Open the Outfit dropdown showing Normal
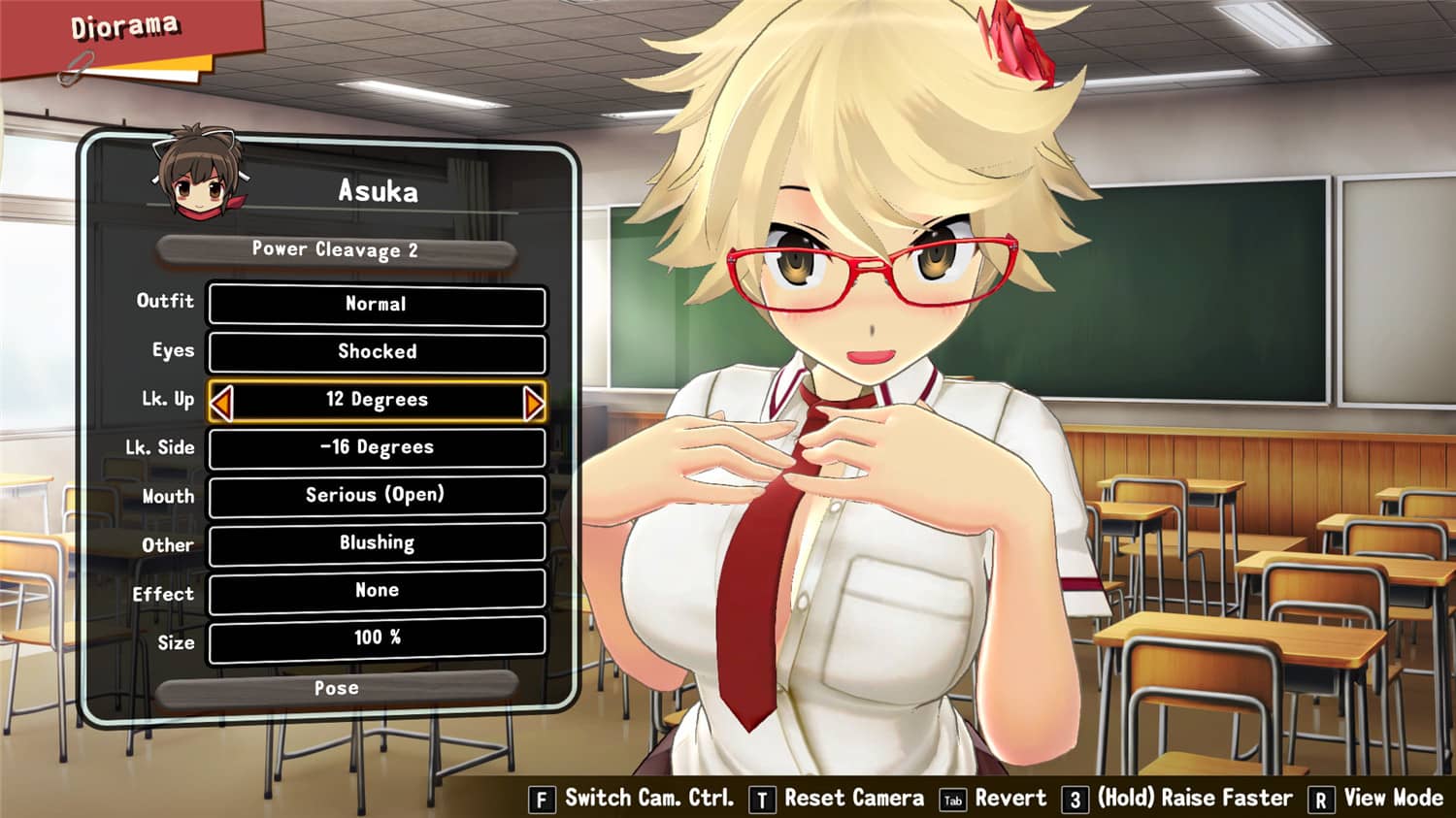The width and height of the screenshot is (1456, 818). pyautogui.click(x=377, y=304)
